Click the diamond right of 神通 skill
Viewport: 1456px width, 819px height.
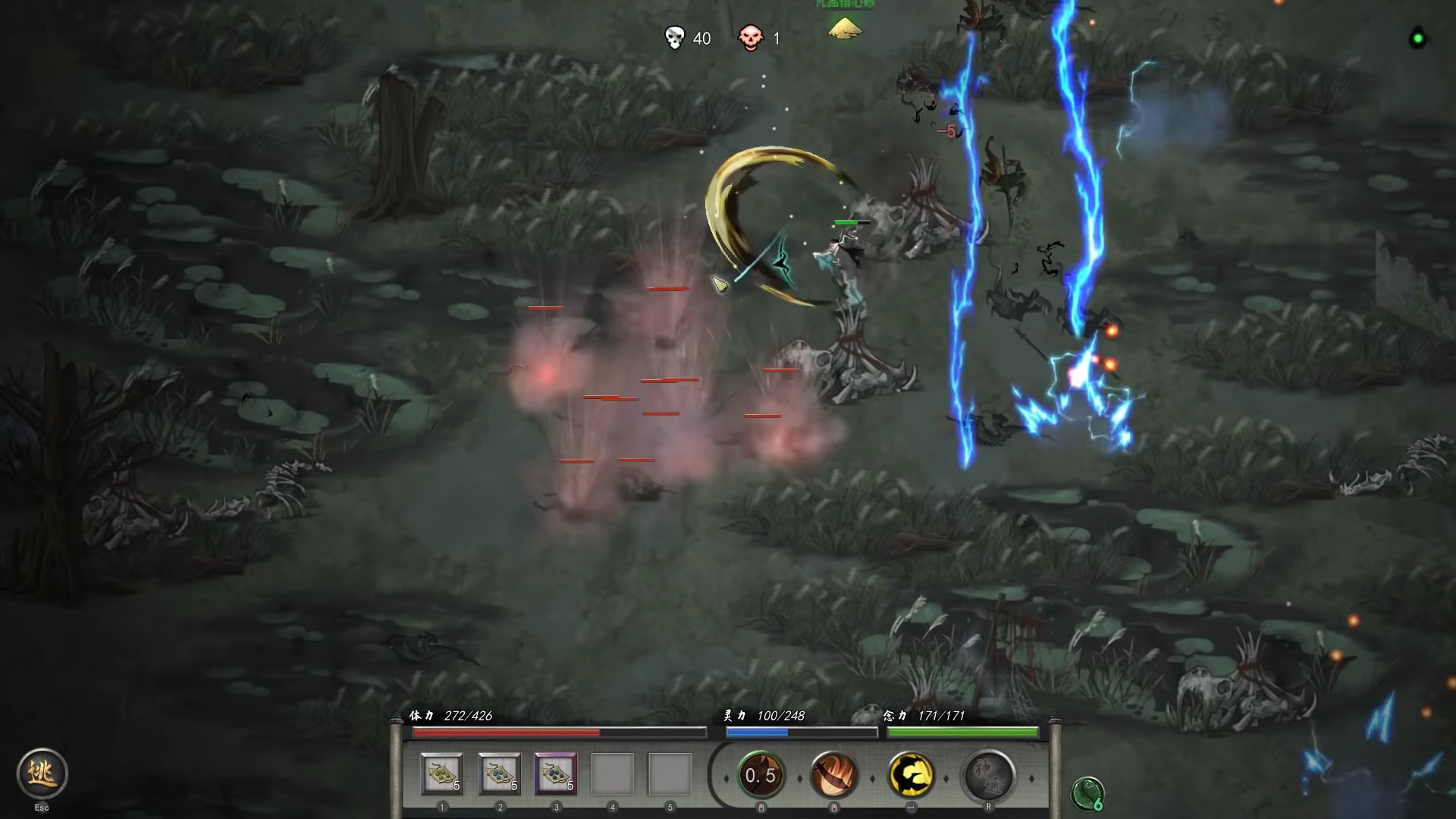click(1031, 779)
